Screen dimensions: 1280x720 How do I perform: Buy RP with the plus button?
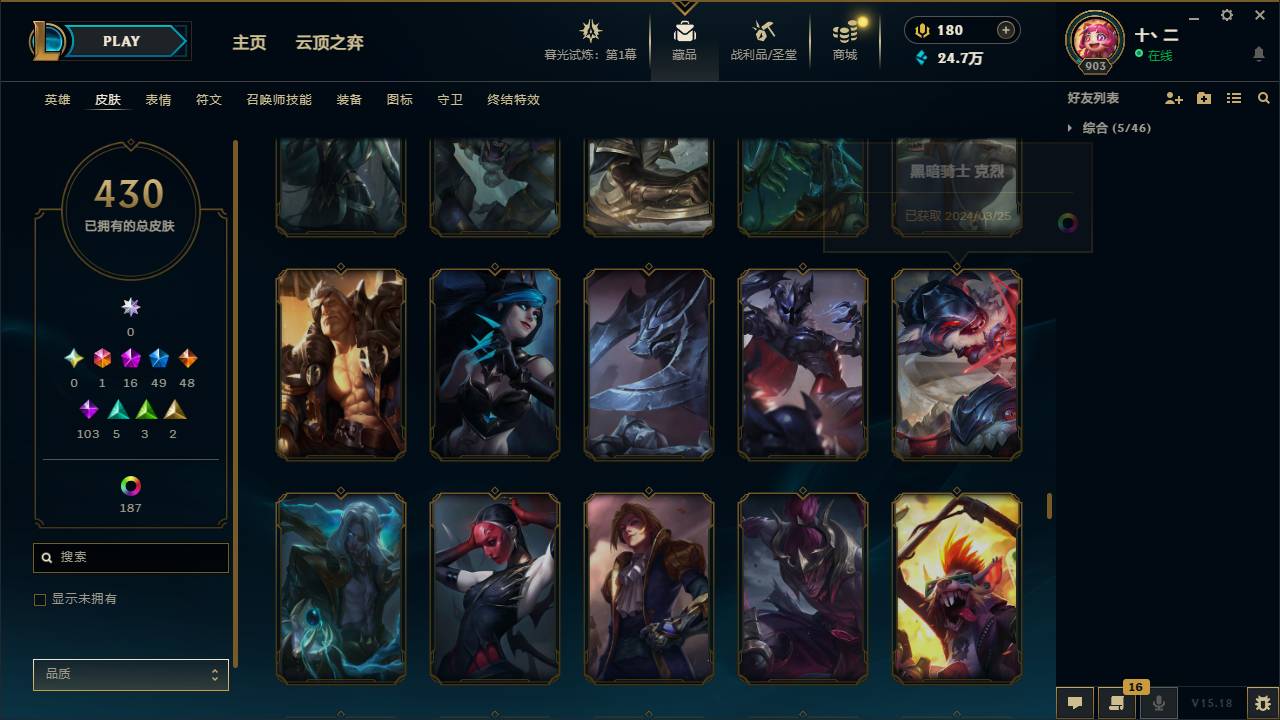(x=1003, y=29)
